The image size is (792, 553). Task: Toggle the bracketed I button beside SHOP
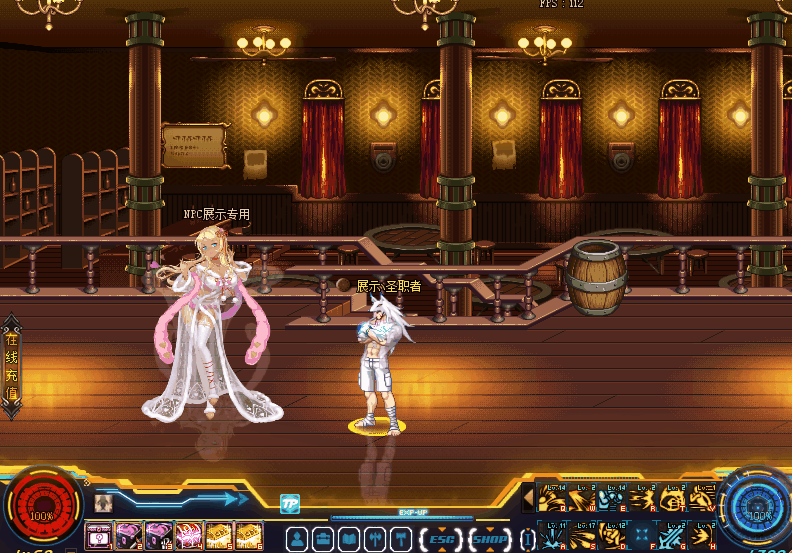(527, 540)
